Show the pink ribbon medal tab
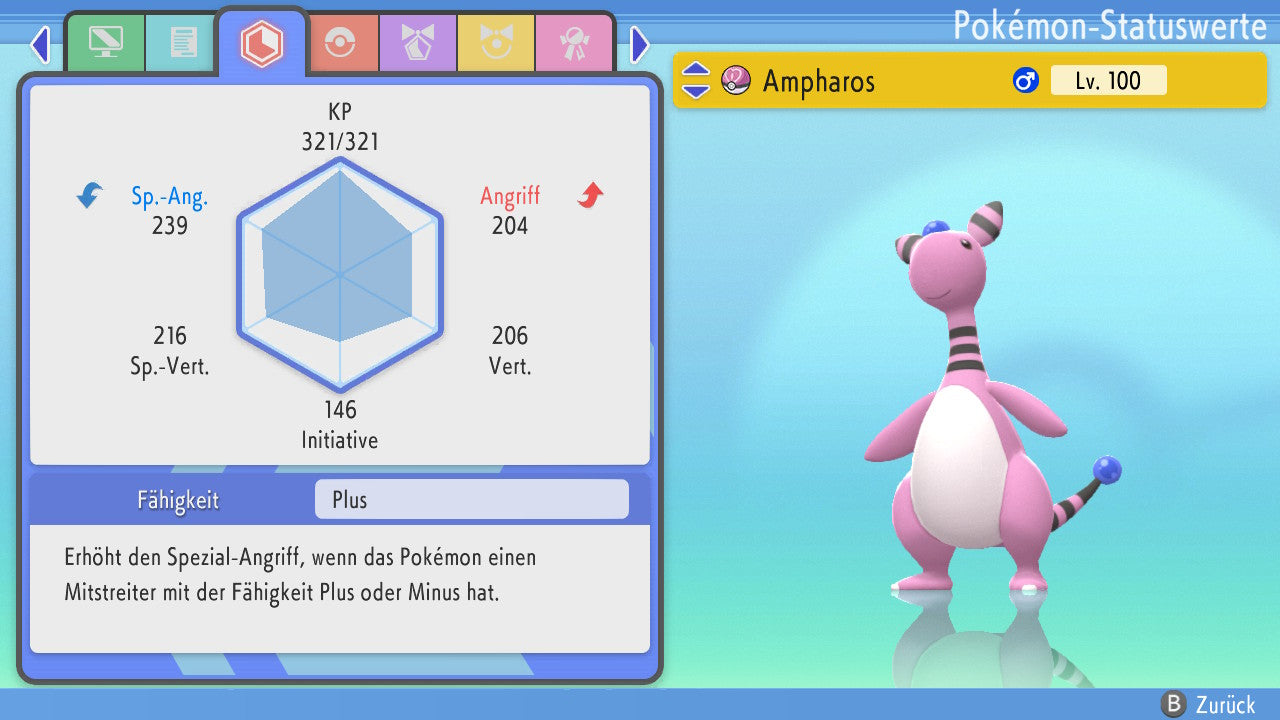Image resolution: width=1280 pixels, height=720 pixels. [573, 43]
